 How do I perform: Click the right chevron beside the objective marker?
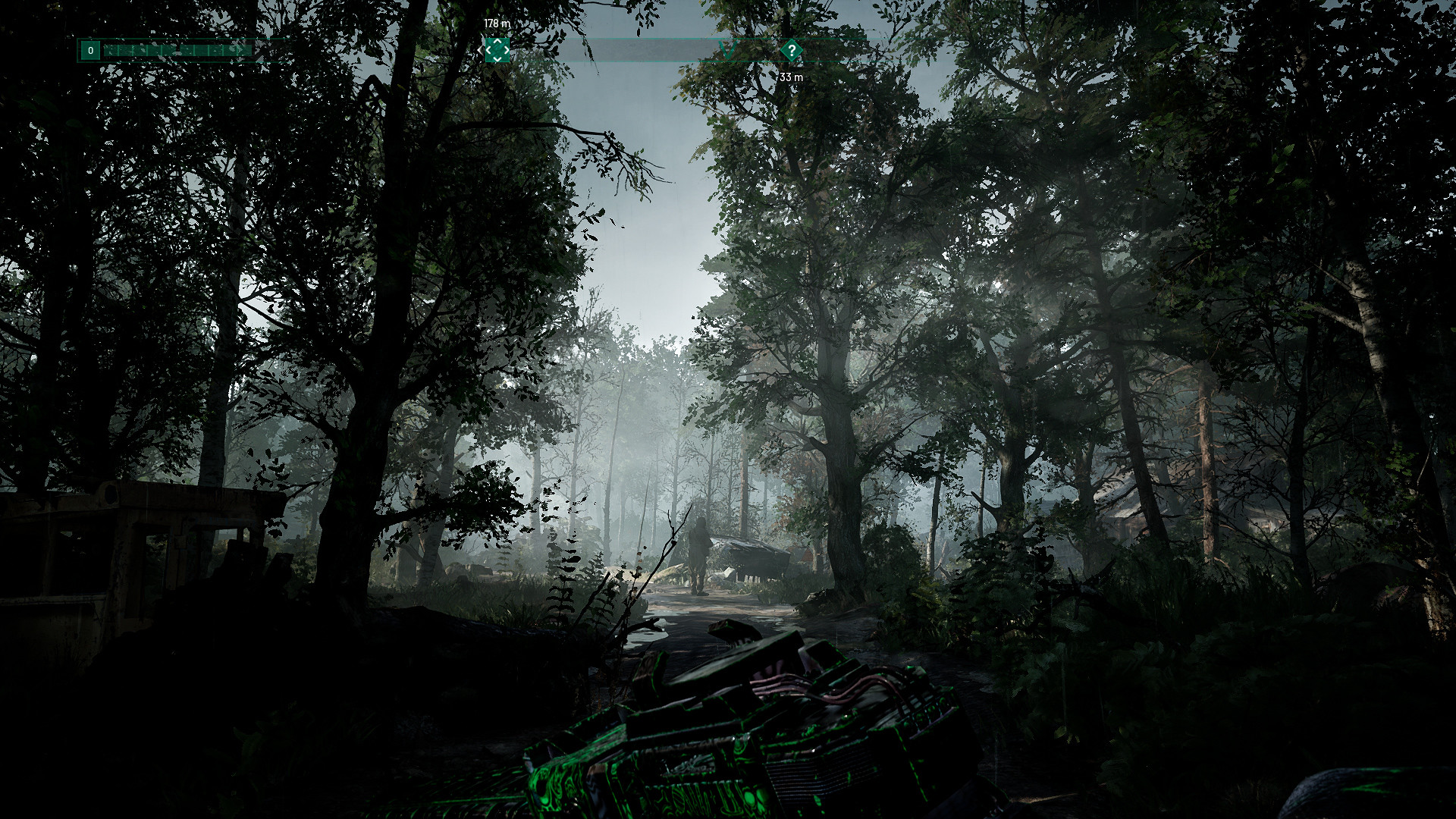(x=507, y=50)
